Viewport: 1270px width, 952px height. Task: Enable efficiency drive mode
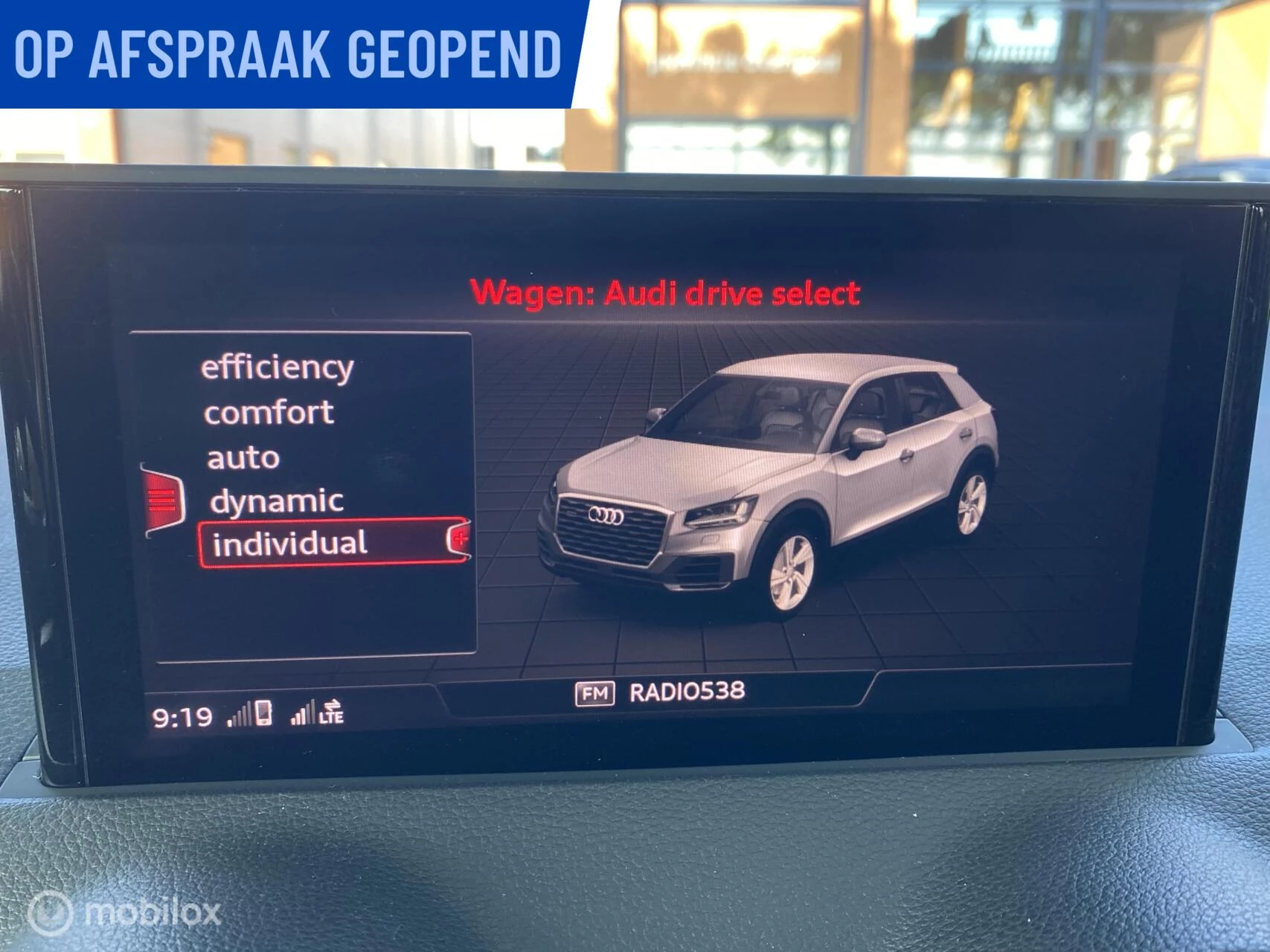278,367
